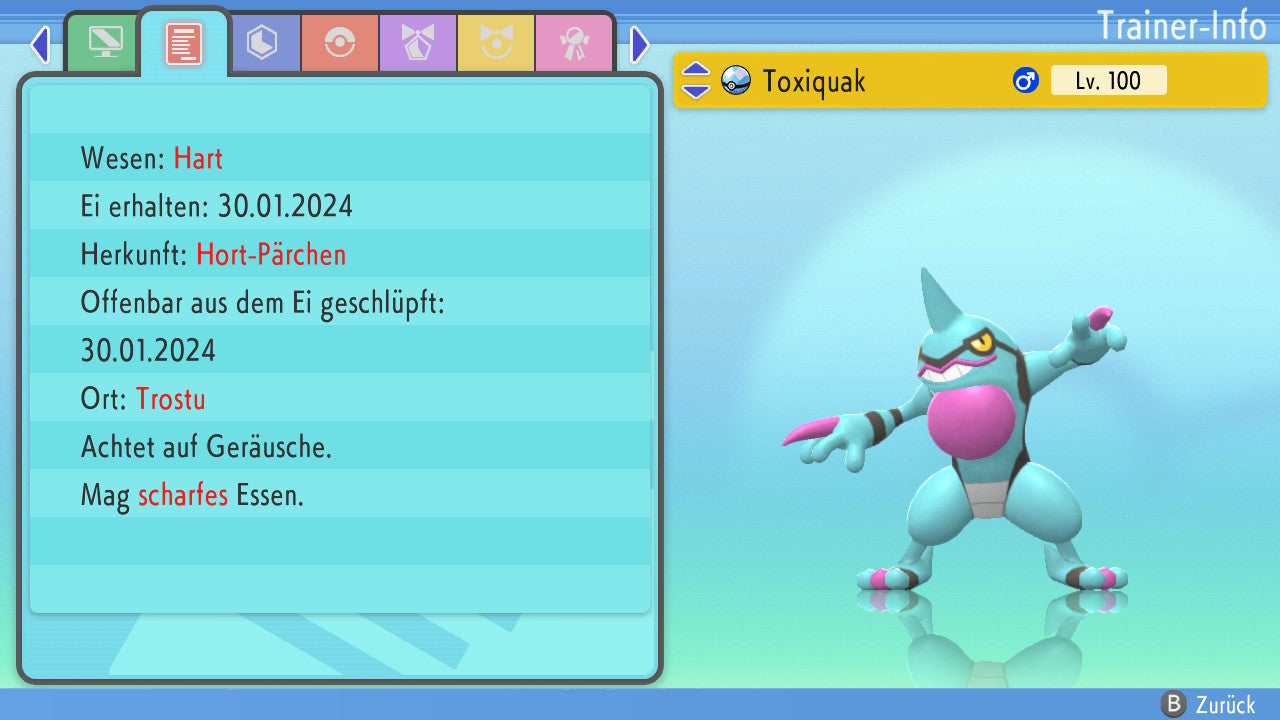
Task: Open the blue hexagon stats tab
Action: pyautogui.click(x=262, y=44)
